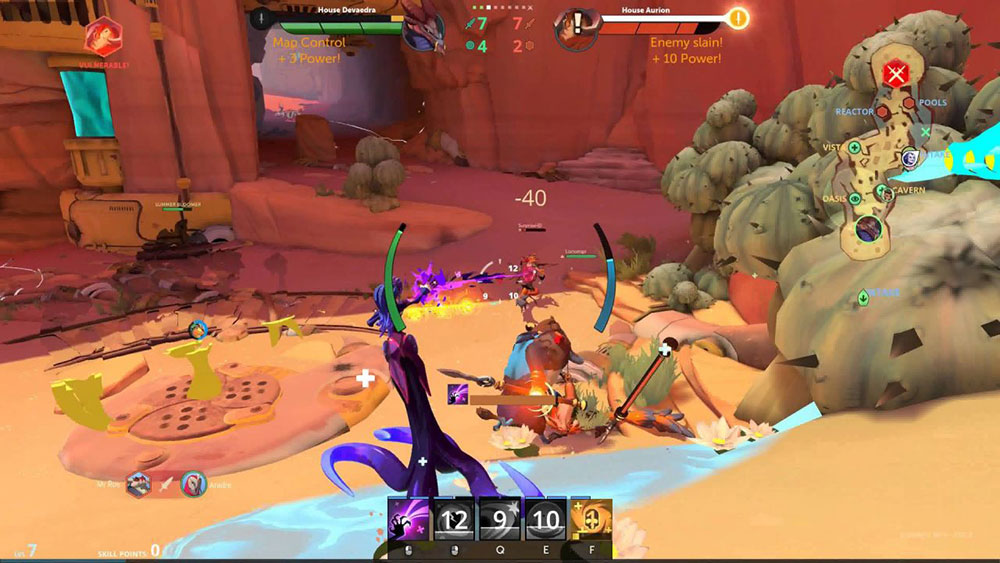The width and height of the screenshot is (1000, 563).
Task: Click the large guardian portrait on minimap
Action: (868, 229)
